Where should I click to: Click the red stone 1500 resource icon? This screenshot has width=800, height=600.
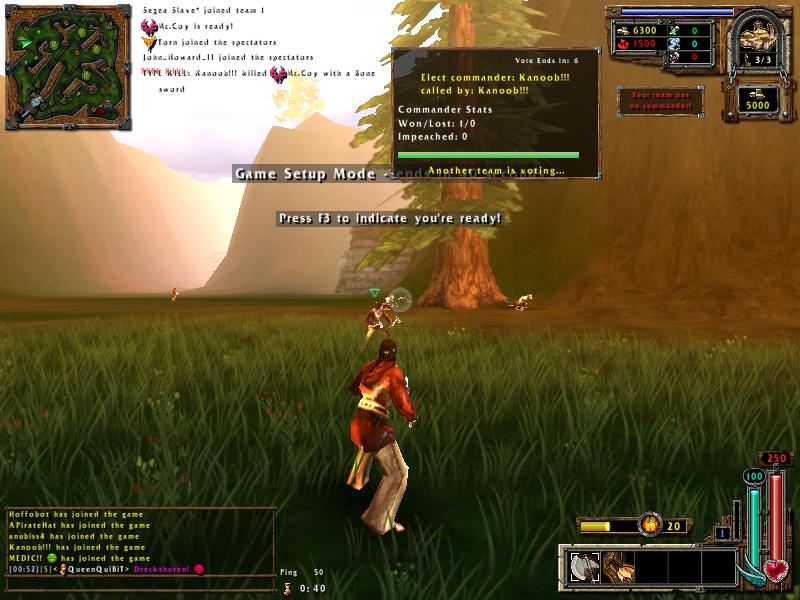pyautogui.click(x=623, y=44)
